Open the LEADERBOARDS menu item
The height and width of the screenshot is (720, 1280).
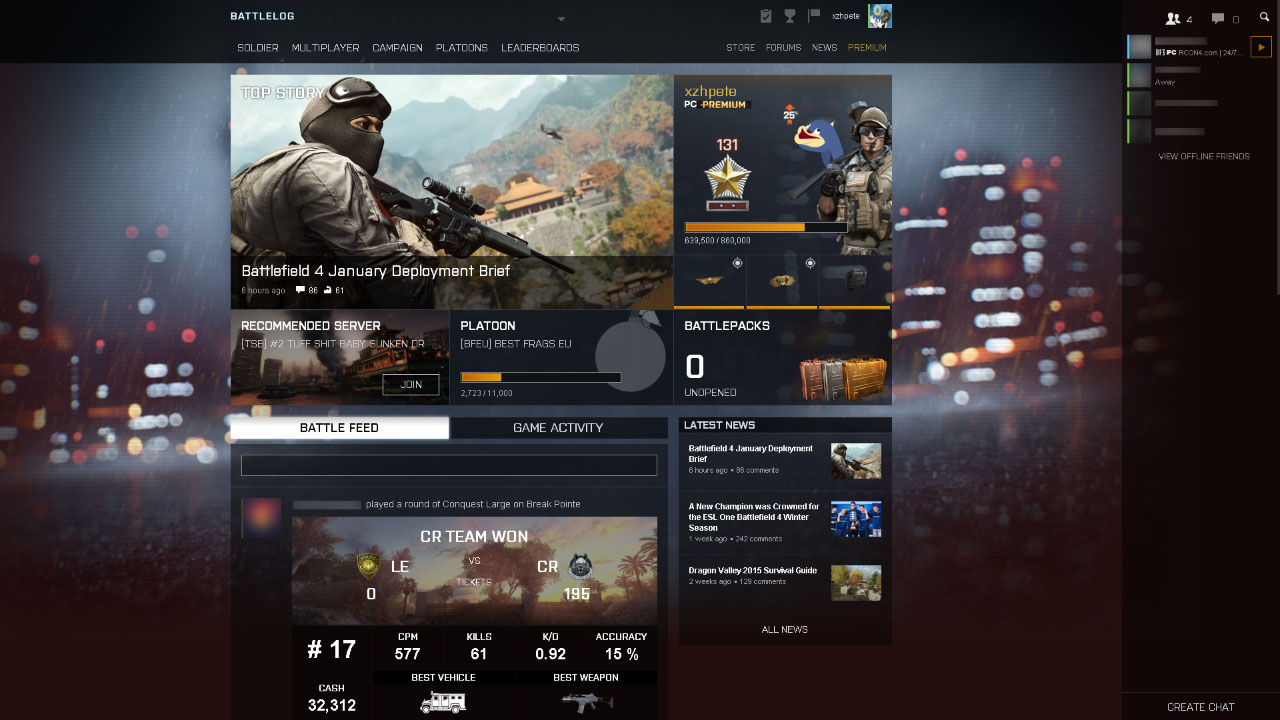click(541, 47)
